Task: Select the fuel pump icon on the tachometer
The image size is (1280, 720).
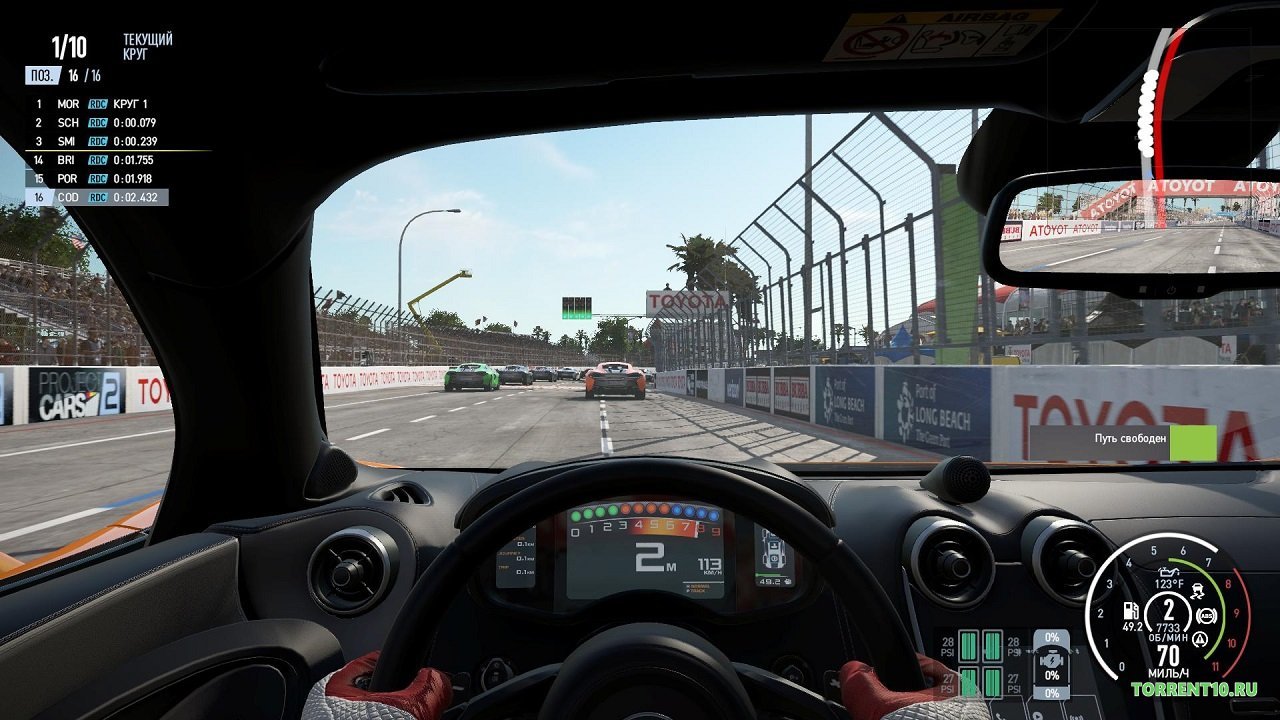Action: click(x=1131, y=612)
